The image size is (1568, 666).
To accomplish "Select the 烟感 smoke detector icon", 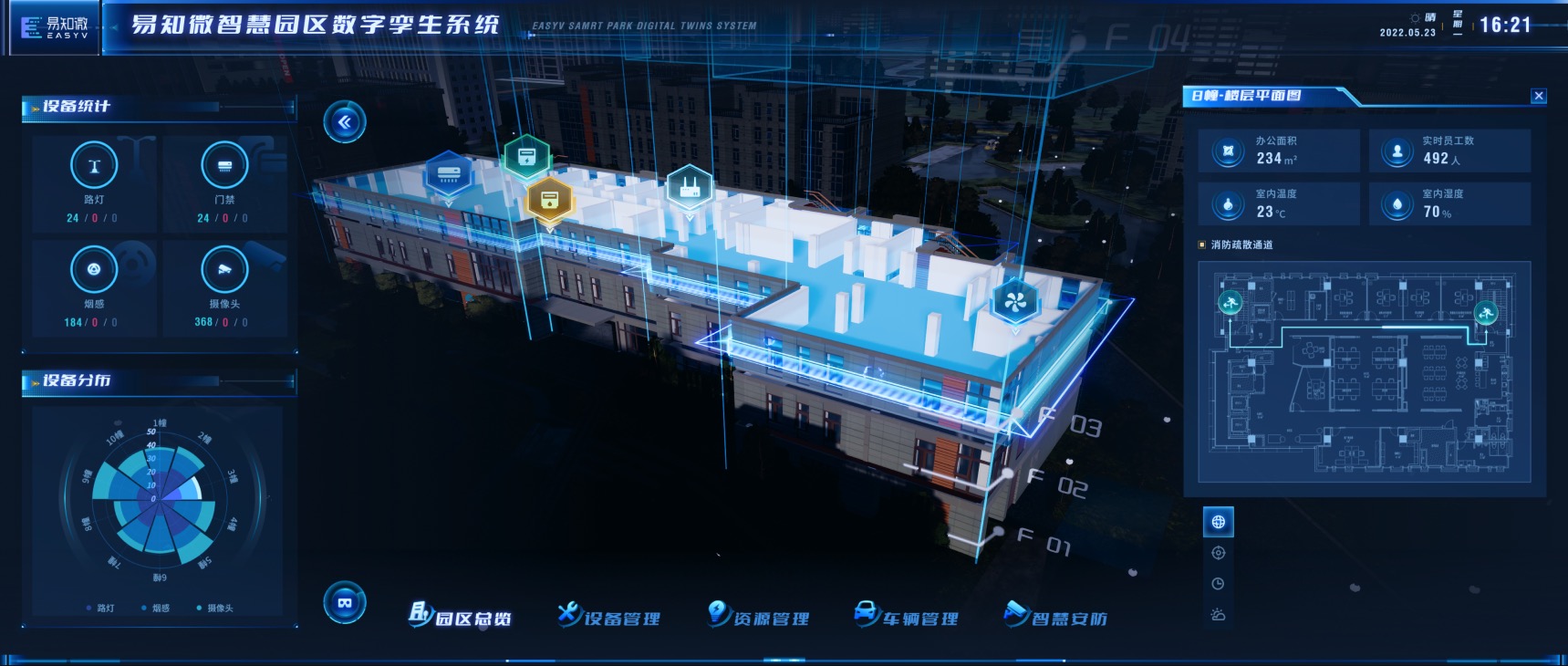I will click(94, 270).
